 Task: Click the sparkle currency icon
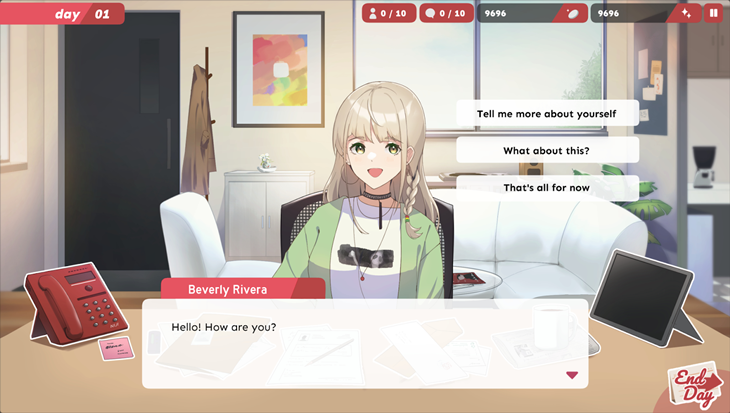(685, 13)
